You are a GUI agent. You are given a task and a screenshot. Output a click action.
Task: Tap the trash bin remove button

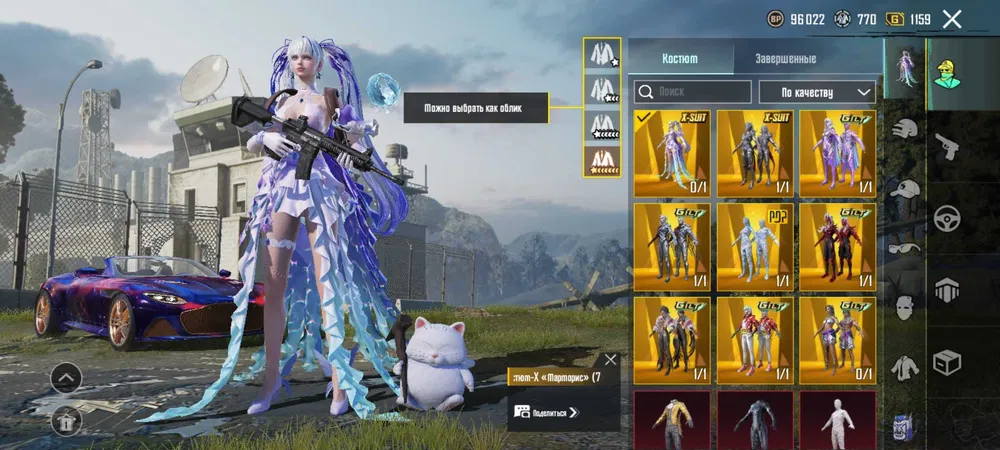click(x=66, y=421)
